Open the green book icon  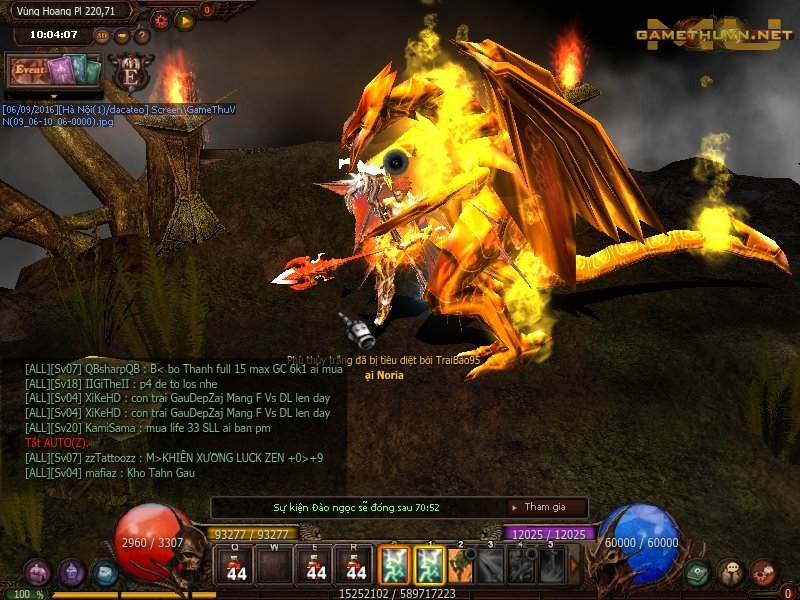[699, 573]
